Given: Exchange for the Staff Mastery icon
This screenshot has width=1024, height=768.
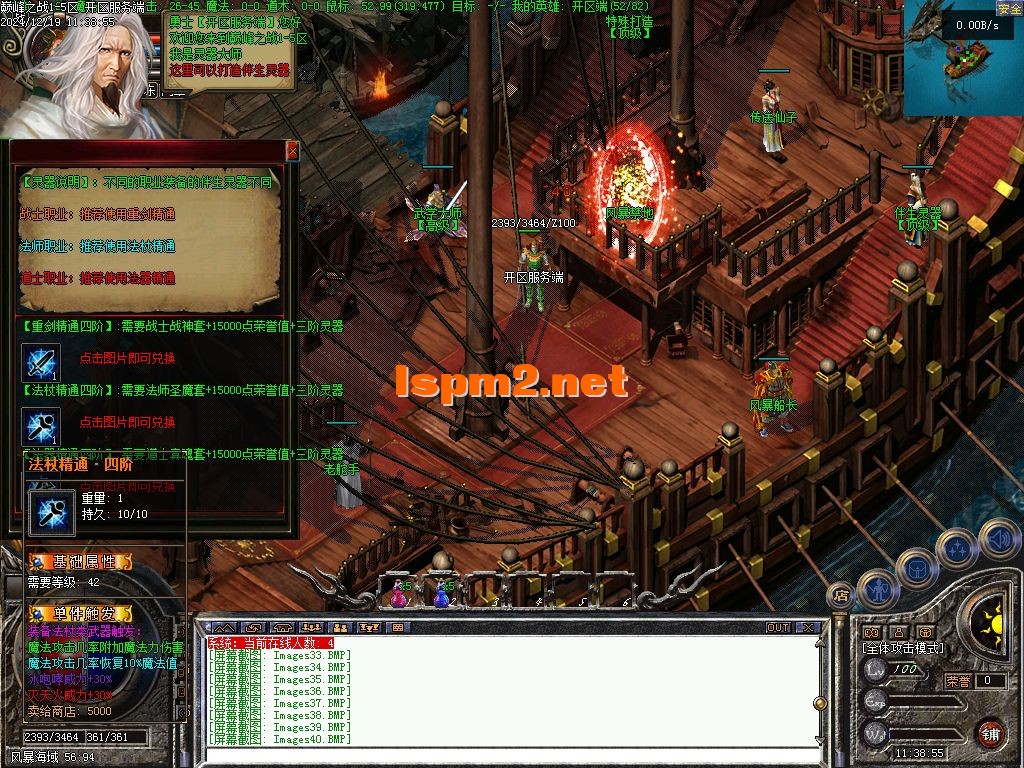Looking at the screenshot, I should click(x=42, y=426).
